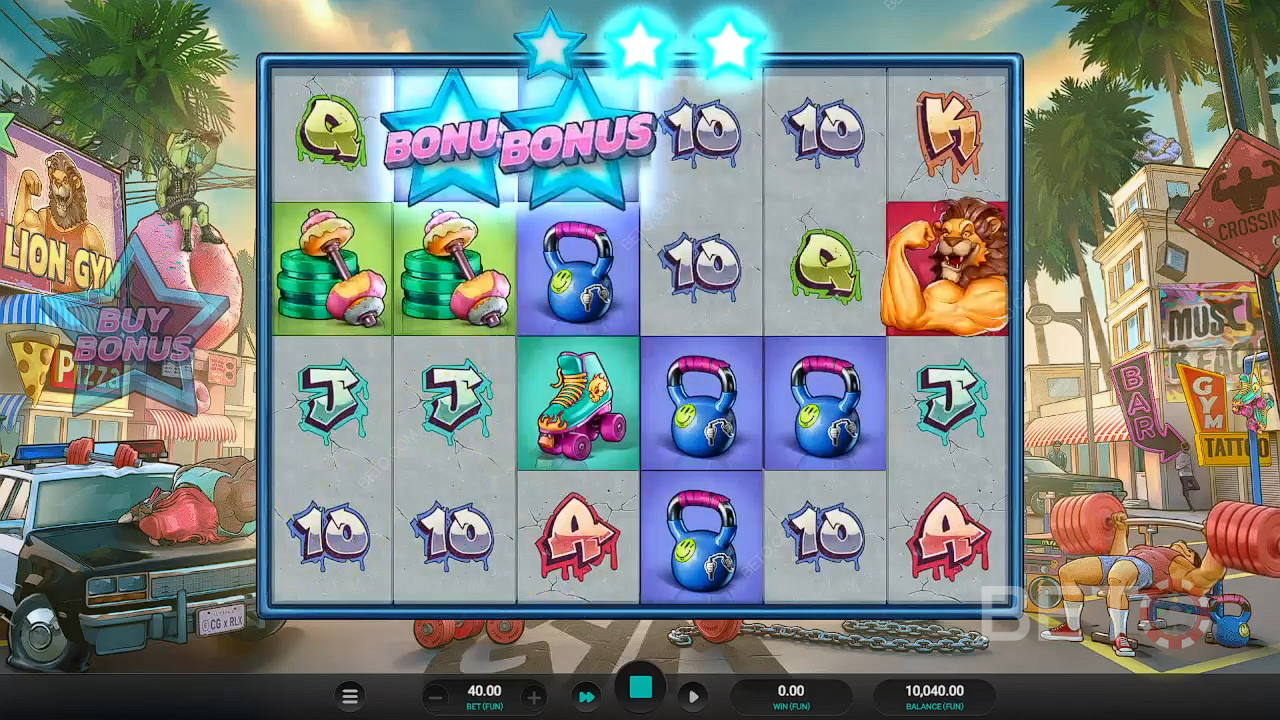This screenshot has width=1280, height=720.
Task: Open the hamburger menu
Action: [x=350, y=697]
